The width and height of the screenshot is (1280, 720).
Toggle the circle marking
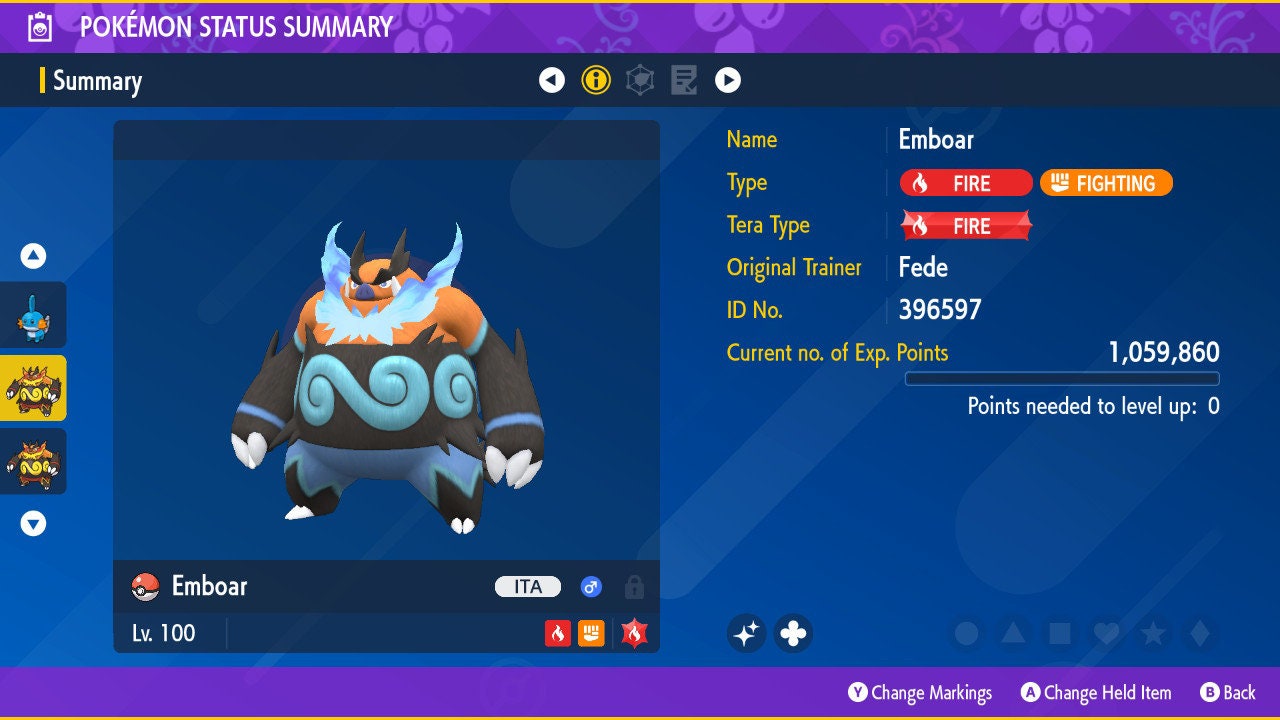pyautogui.click(x=966, y=633)
